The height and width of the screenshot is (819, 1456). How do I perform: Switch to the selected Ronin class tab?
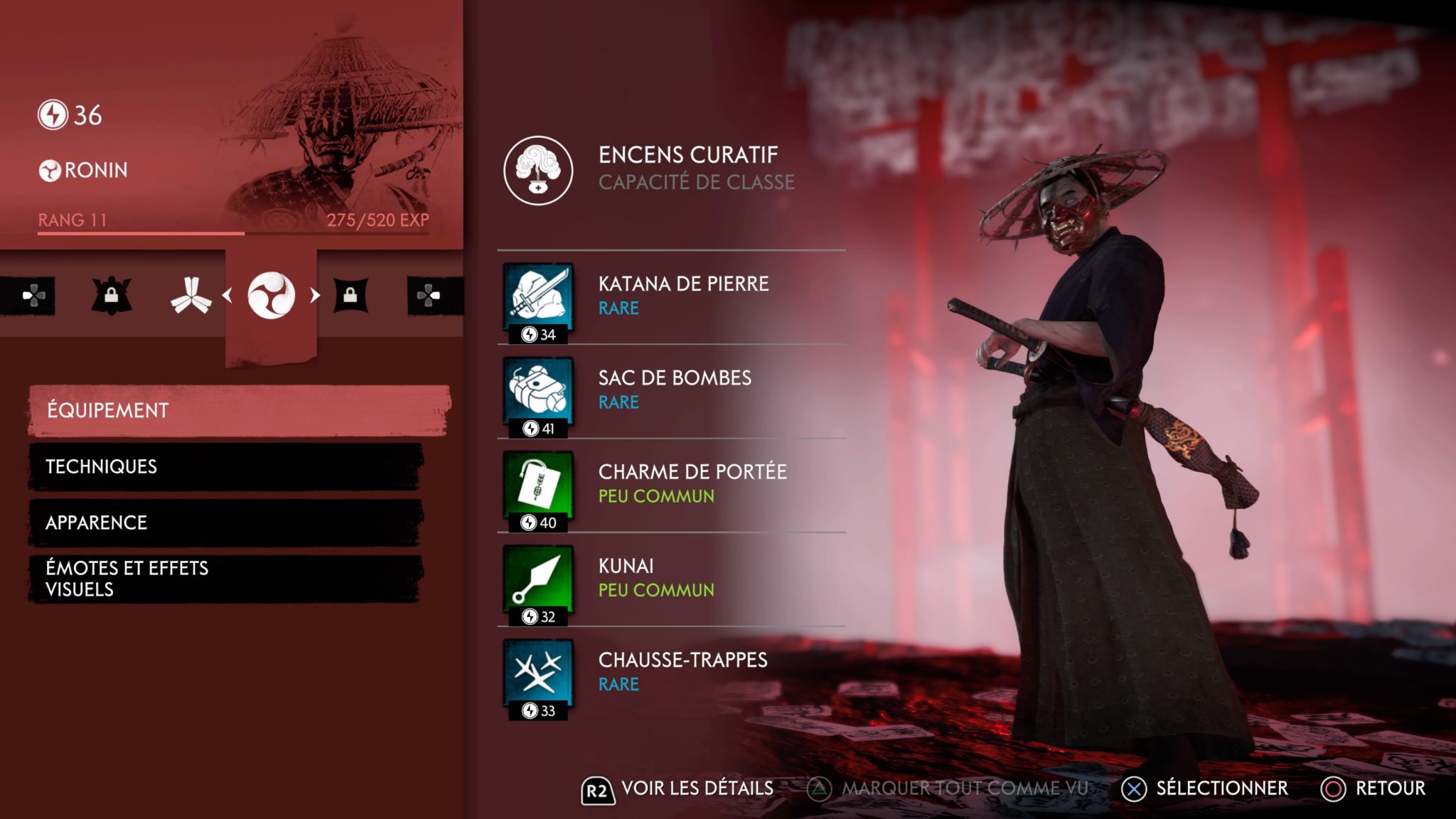(271, 295)
